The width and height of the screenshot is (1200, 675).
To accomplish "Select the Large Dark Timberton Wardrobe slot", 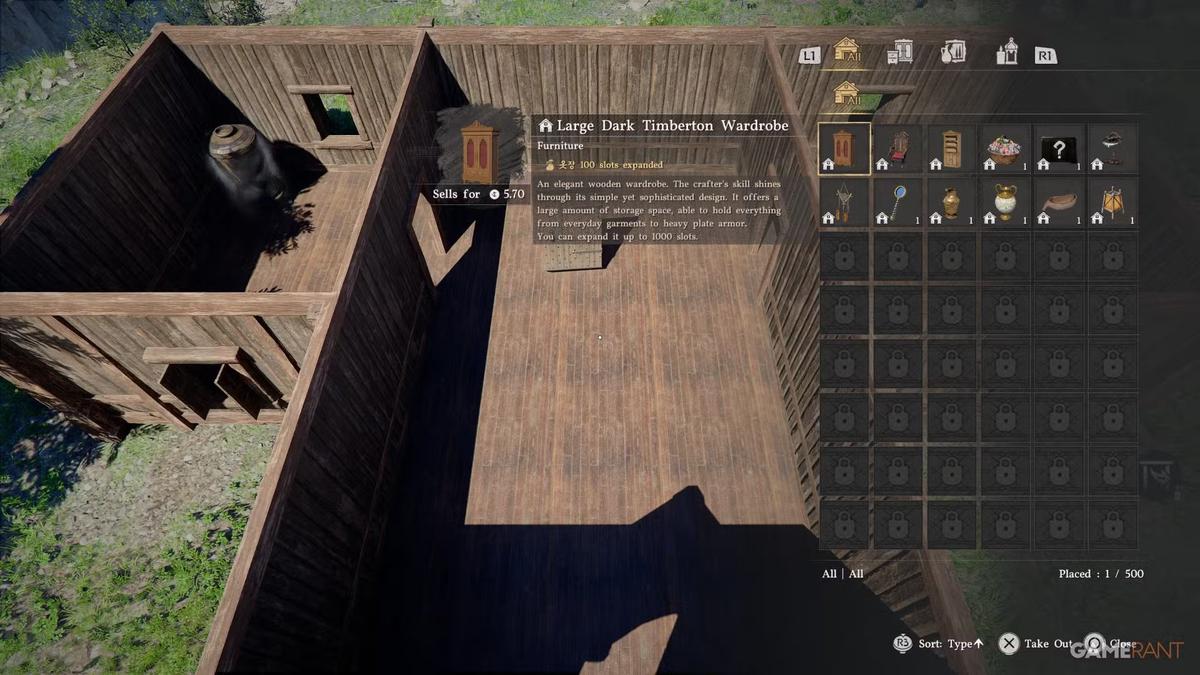I will pyautogui.click(x=844, y=148).
